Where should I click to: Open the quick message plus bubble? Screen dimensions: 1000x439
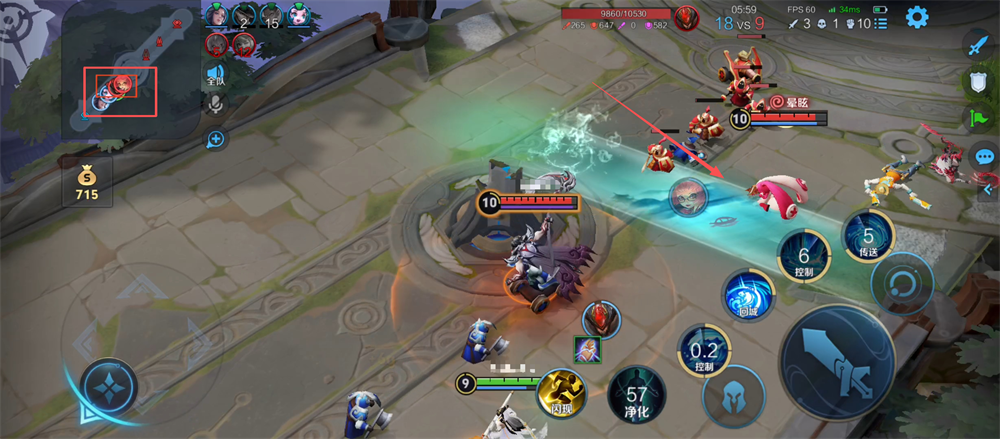pyautogui.click(x=216, y=139)
